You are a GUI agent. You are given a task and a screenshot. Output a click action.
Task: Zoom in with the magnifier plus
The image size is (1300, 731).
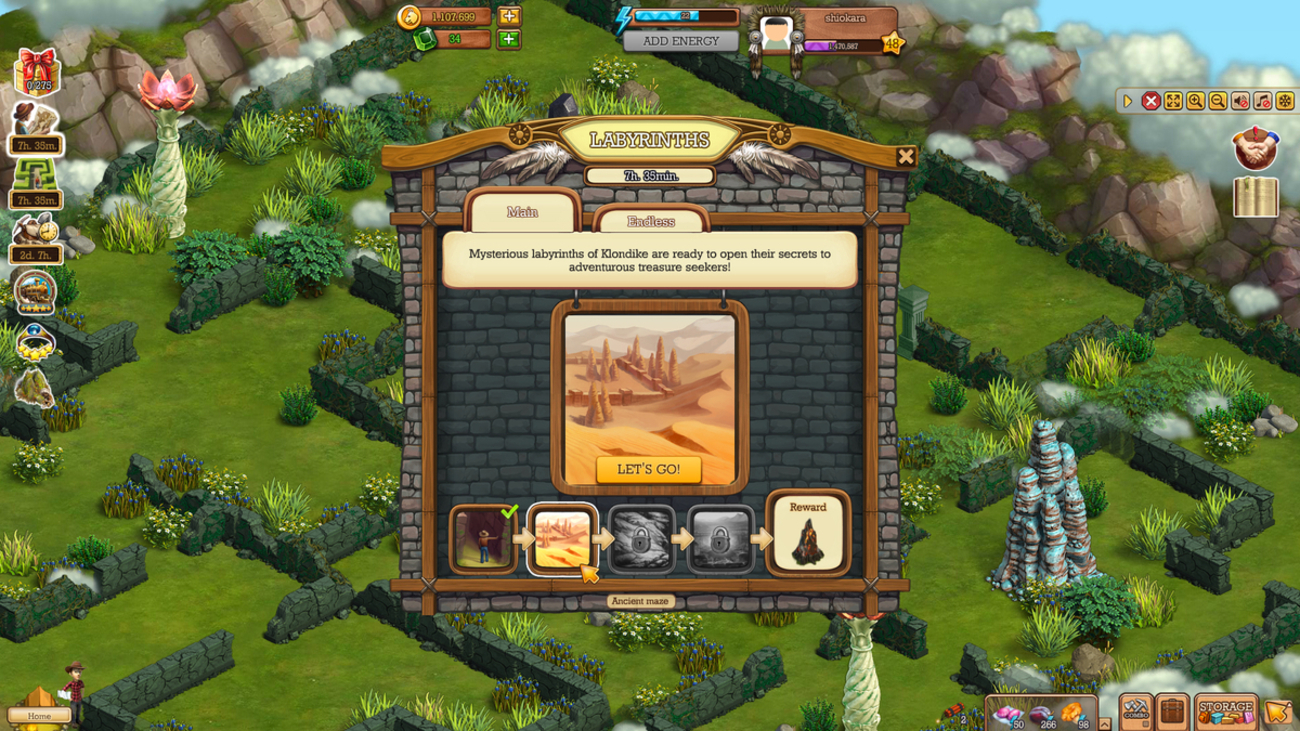(1195, 101)
